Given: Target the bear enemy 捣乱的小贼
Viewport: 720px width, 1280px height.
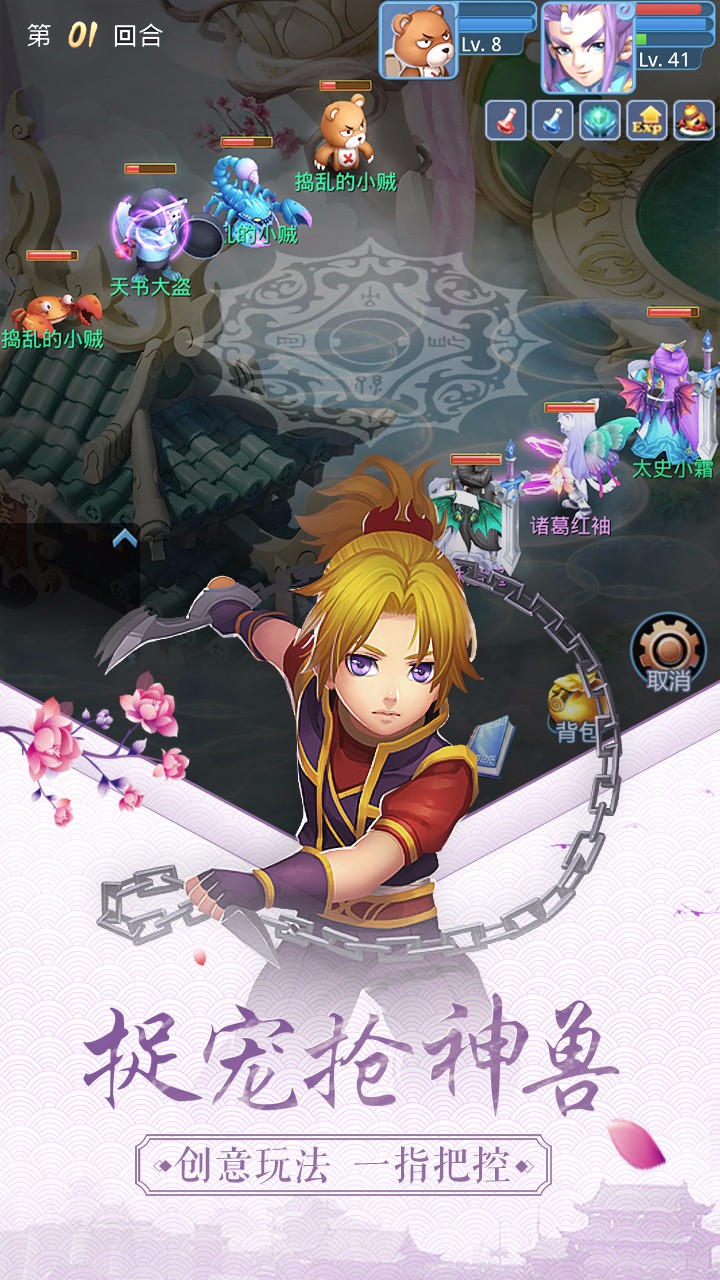Looking at the screenshot, I should tap(345, 135).
